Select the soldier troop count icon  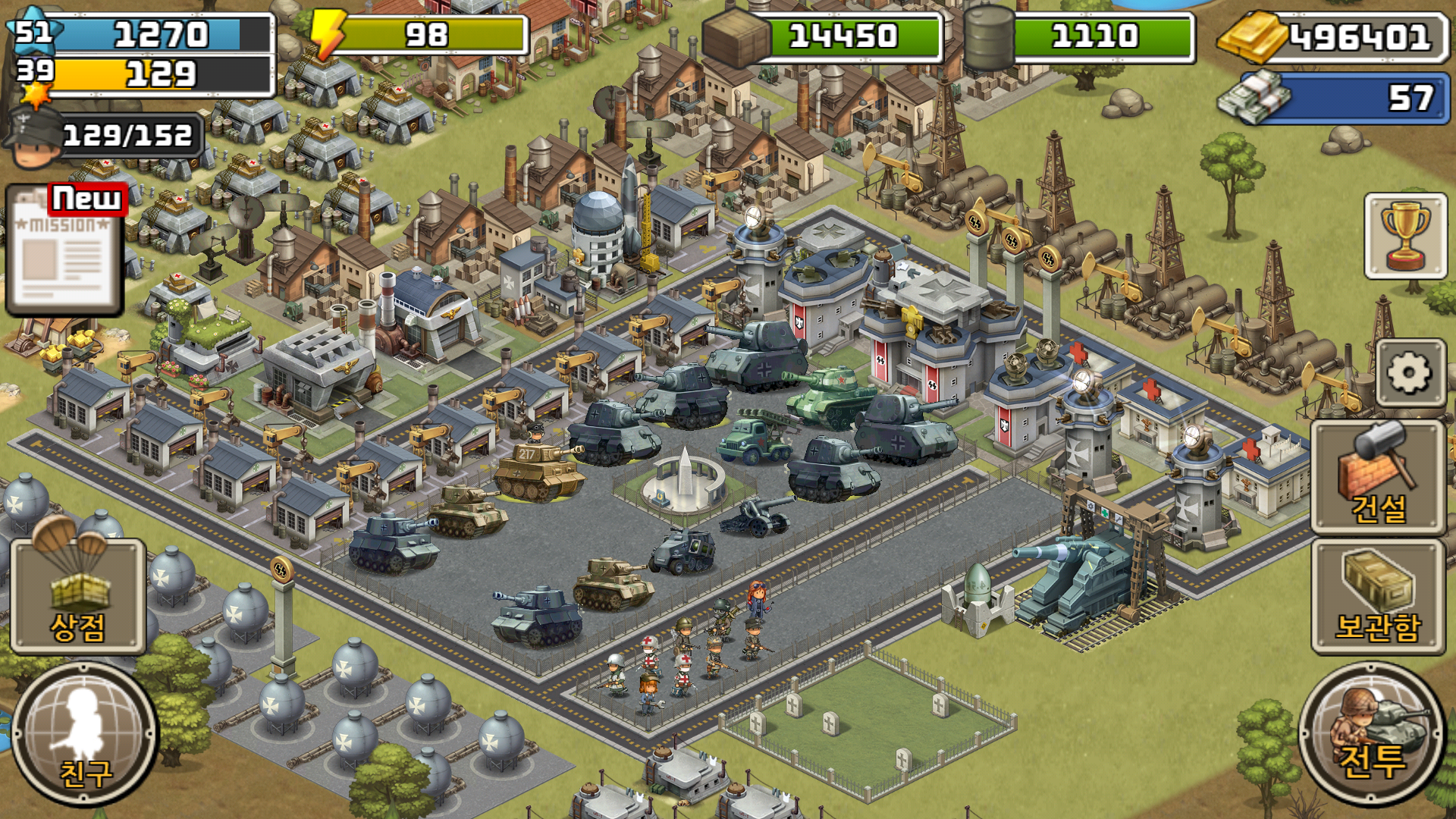click(34, 138)
